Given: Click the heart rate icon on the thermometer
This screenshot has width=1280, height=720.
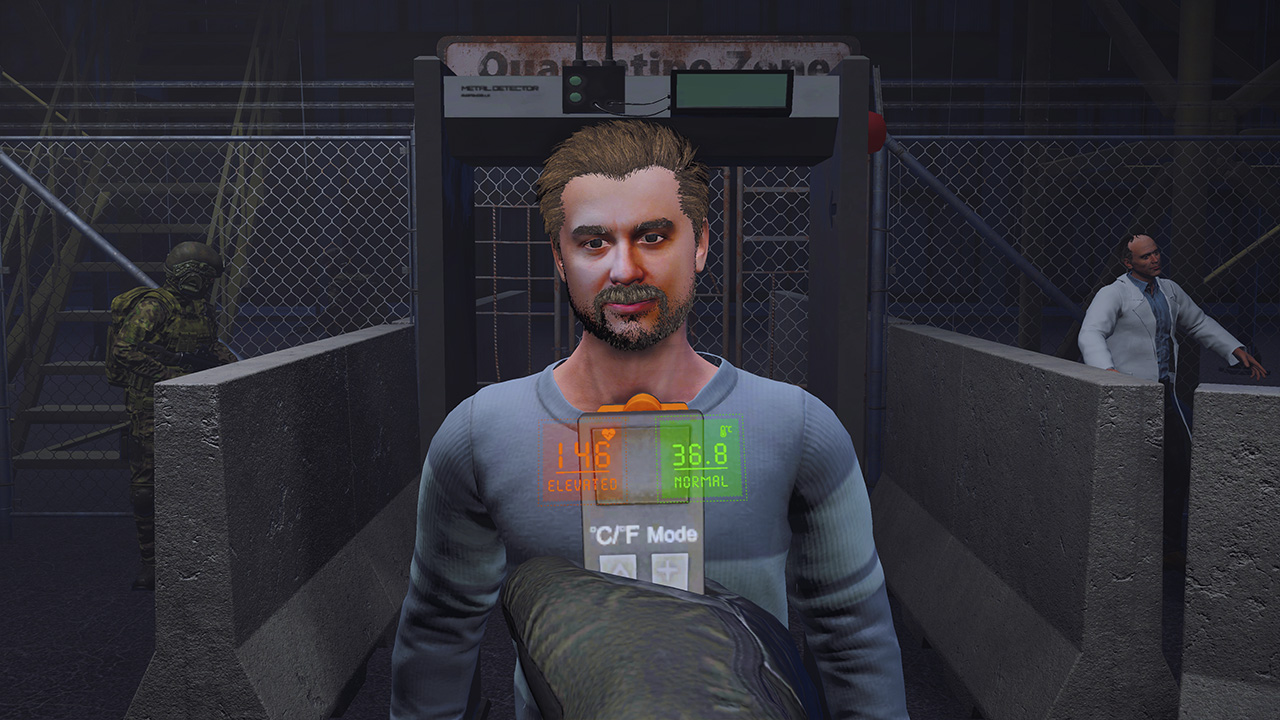Looking at the screenshot, I should tap(608, 434).
